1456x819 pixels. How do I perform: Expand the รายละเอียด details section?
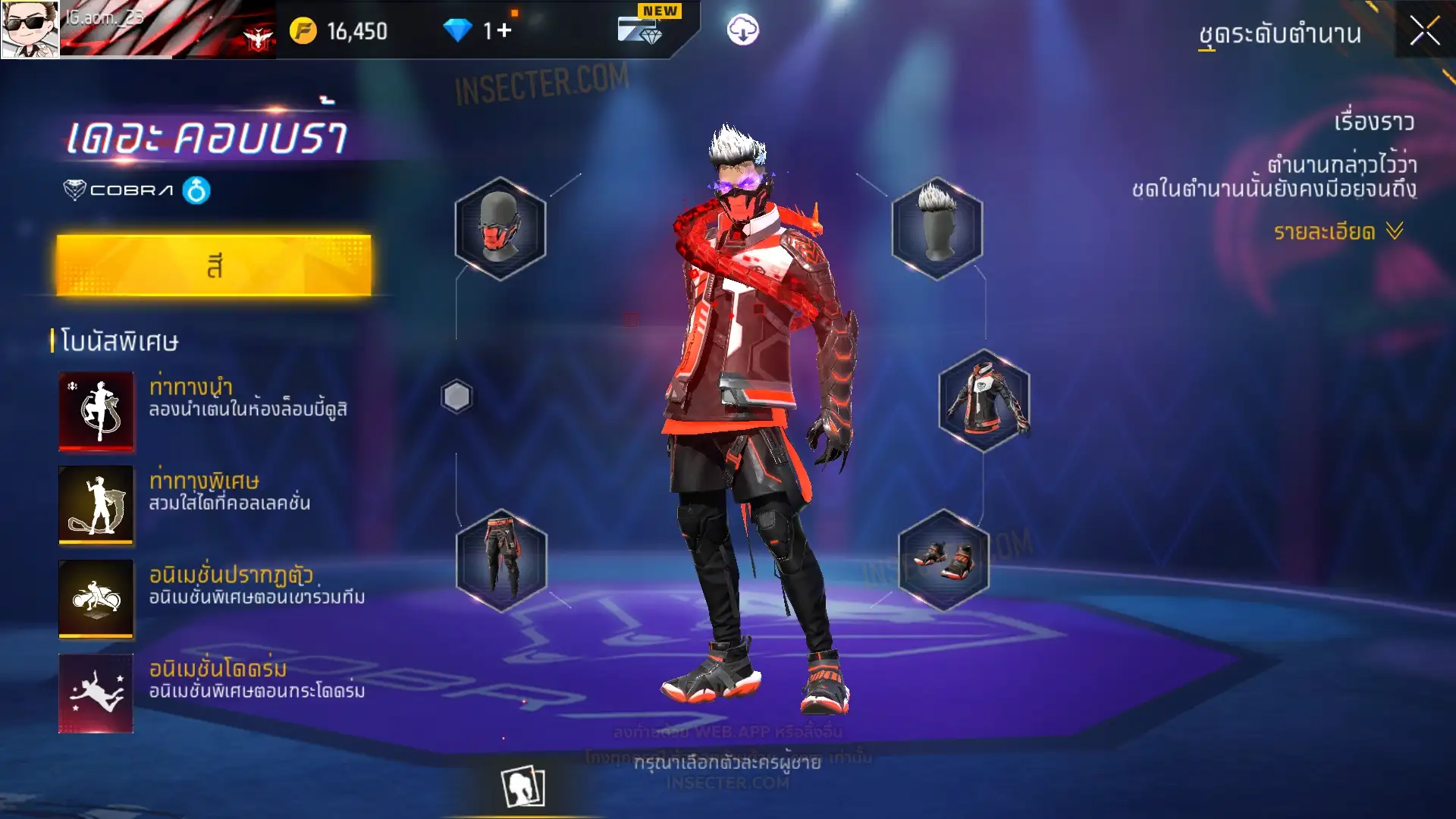(1338, 231)
